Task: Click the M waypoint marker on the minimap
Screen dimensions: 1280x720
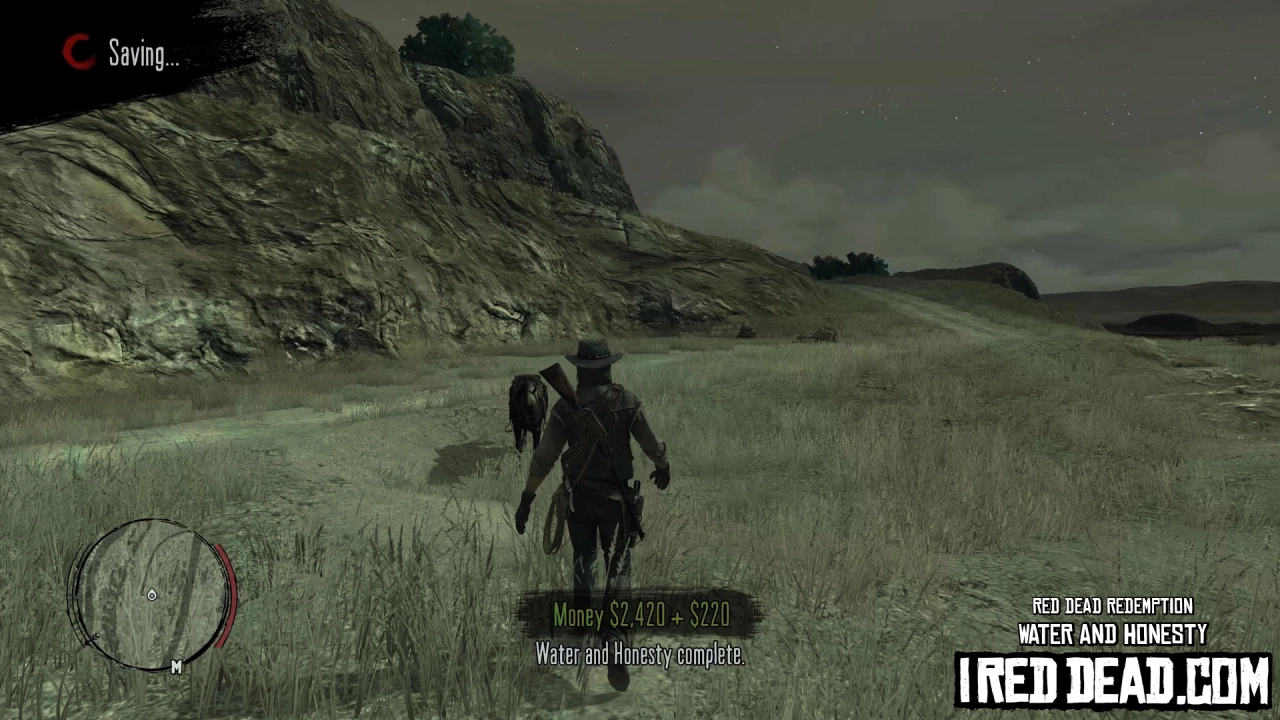Action: coord(176,666)
